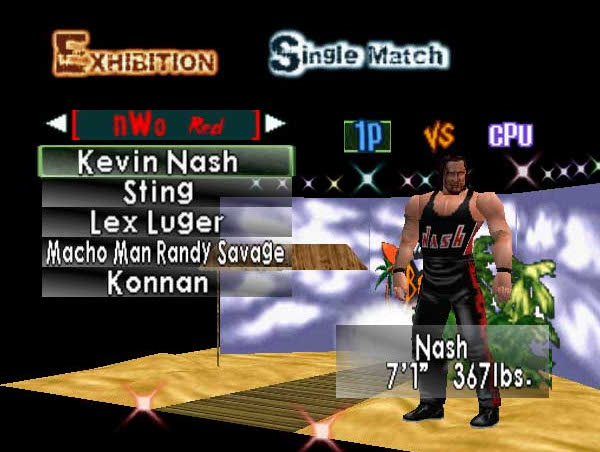Viewport: 600px width, 452px height.
Task: Select the CPU opponent indicator
Action: (510, 135)
